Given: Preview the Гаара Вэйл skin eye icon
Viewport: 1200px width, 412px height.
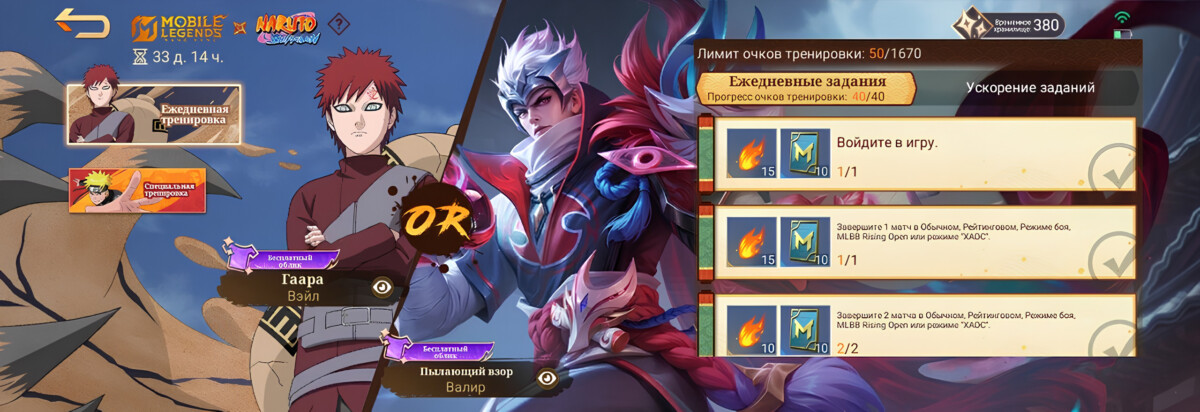Looking at the screenshot, I should (x=381, y=286).
